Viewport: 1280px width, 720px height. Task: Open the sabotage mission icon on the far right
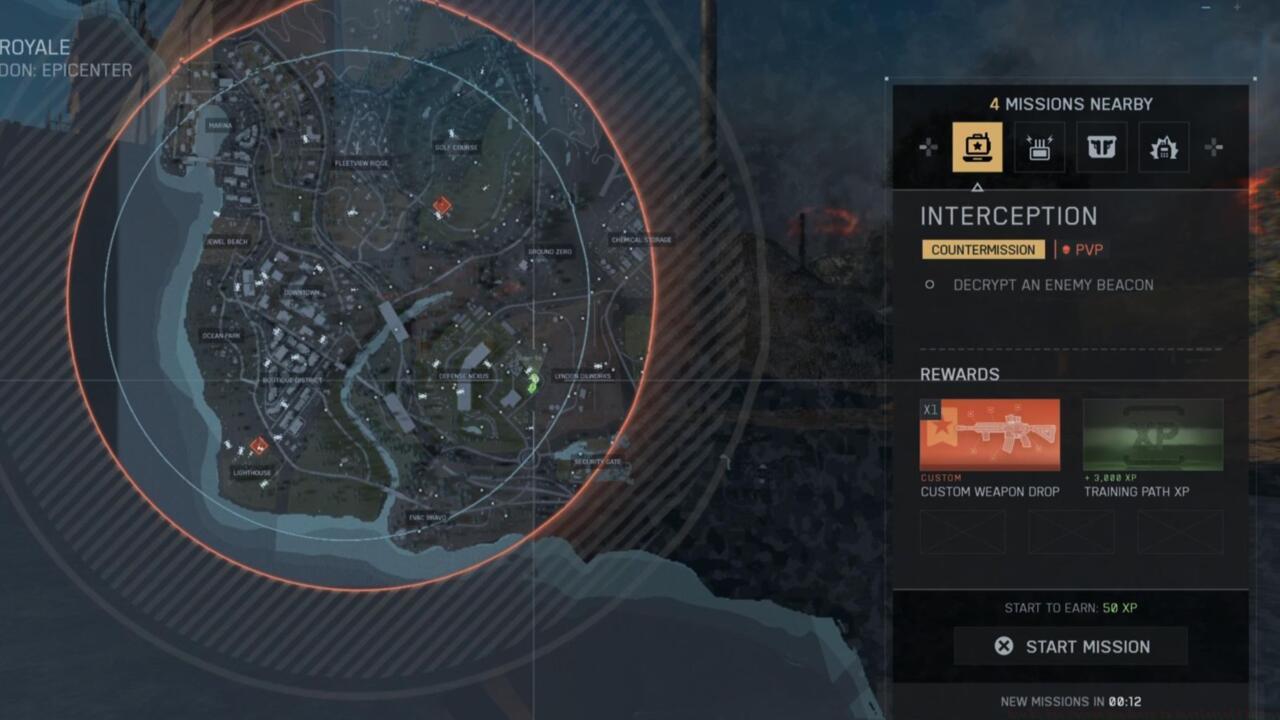pyautogui.click(x=1163, y=146)
